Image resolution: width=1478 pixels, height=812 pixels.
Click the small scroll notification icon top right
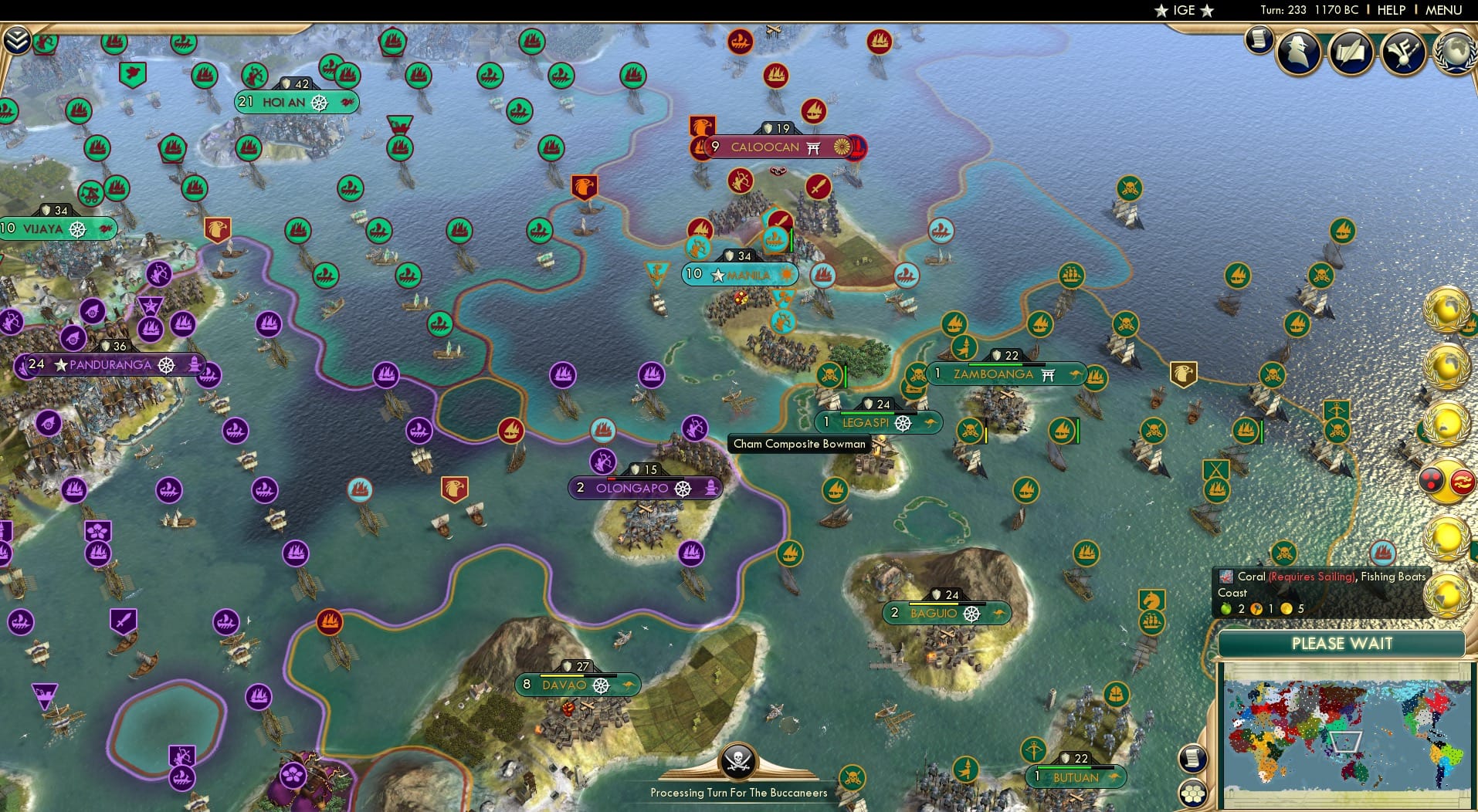(x=1259, y=40)
